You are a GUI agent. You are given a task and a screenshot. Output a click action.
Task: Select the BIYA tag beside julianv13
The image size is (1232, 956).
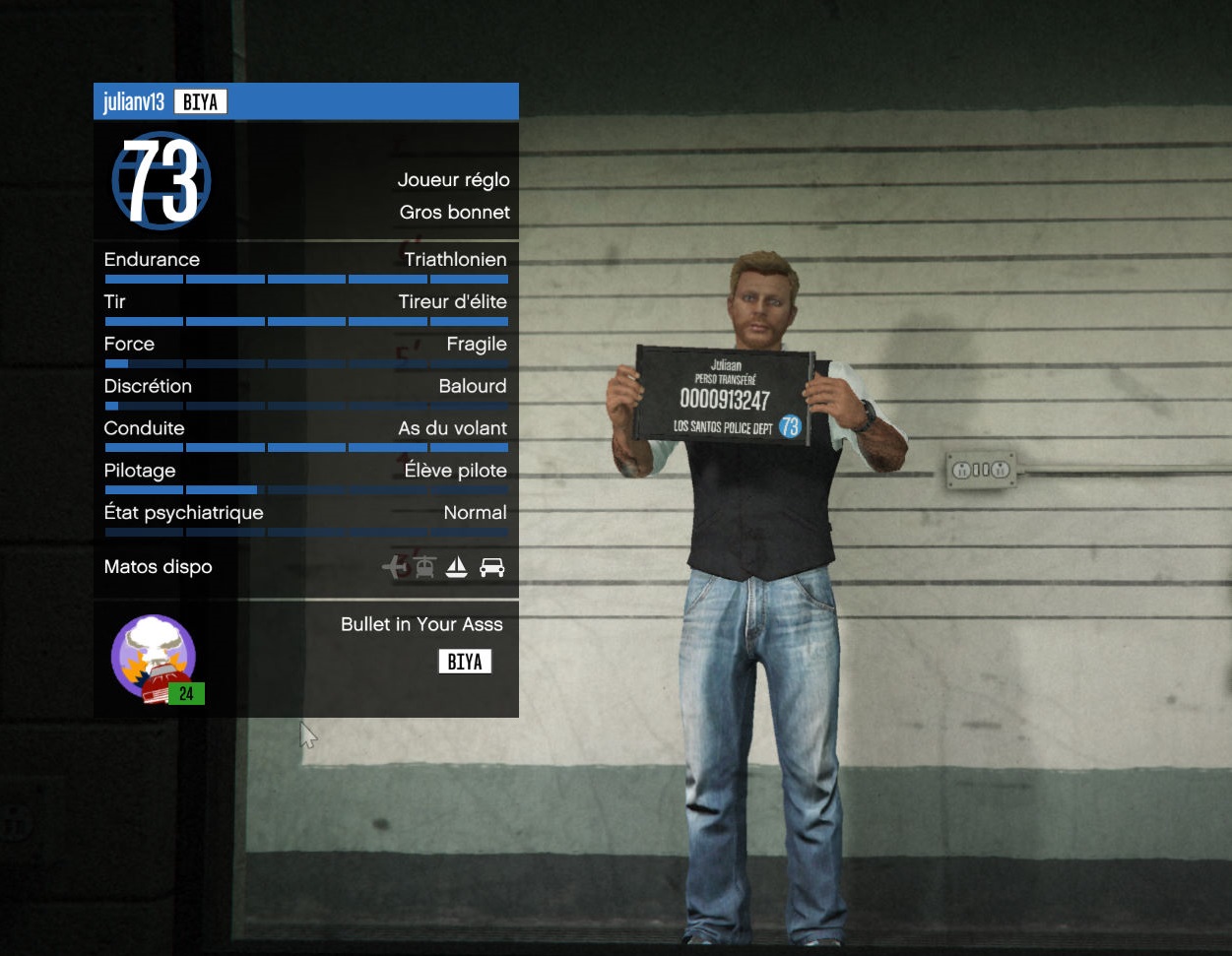[x=200, y=102]
